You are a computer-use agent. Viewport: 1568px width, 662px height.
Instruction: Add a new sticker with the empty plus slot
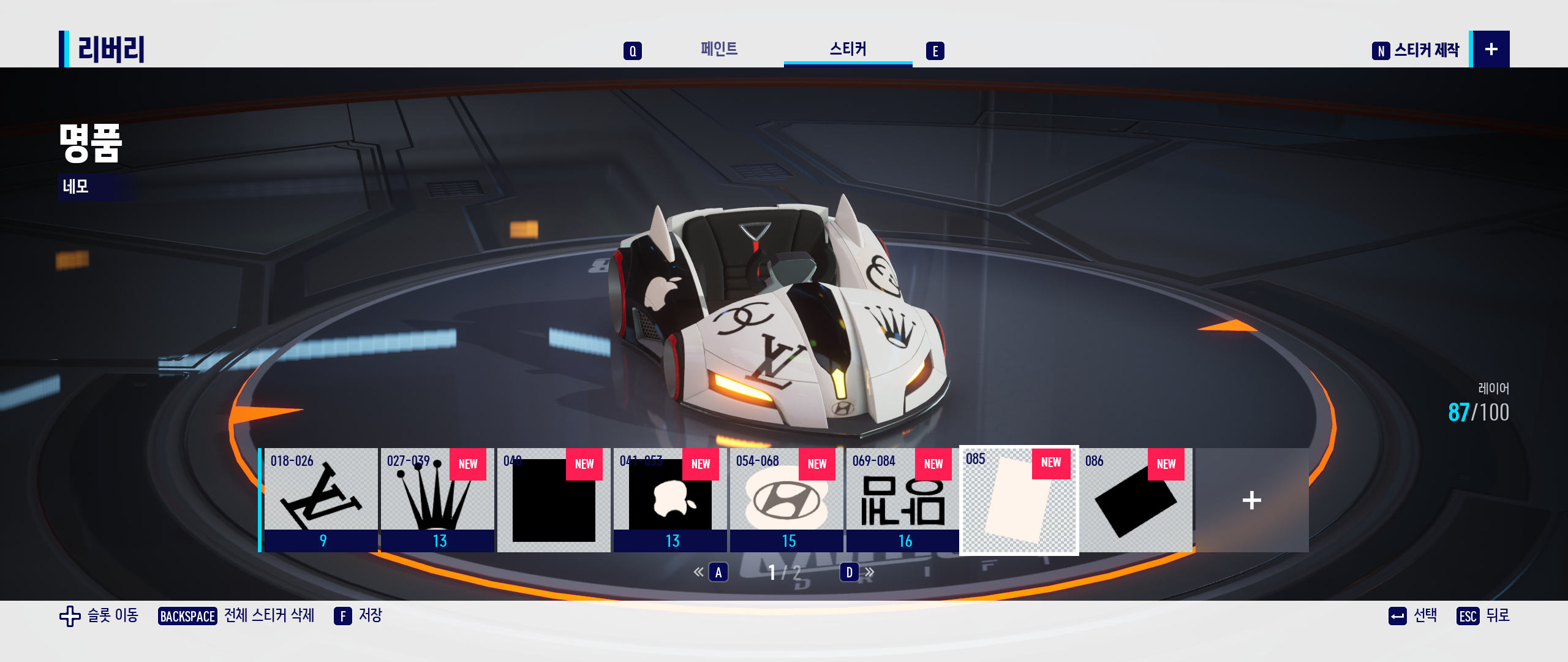click(x=1252, y=500)
